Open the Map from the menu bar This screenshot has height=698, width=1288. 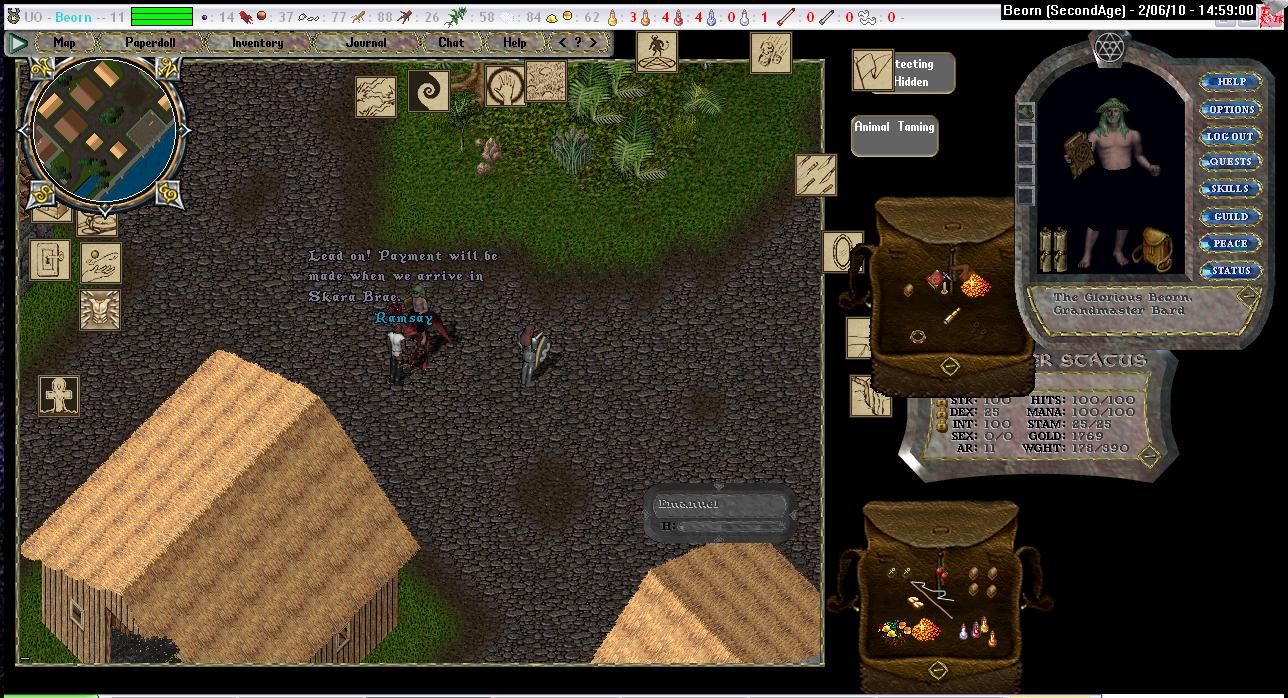(64, 43)
